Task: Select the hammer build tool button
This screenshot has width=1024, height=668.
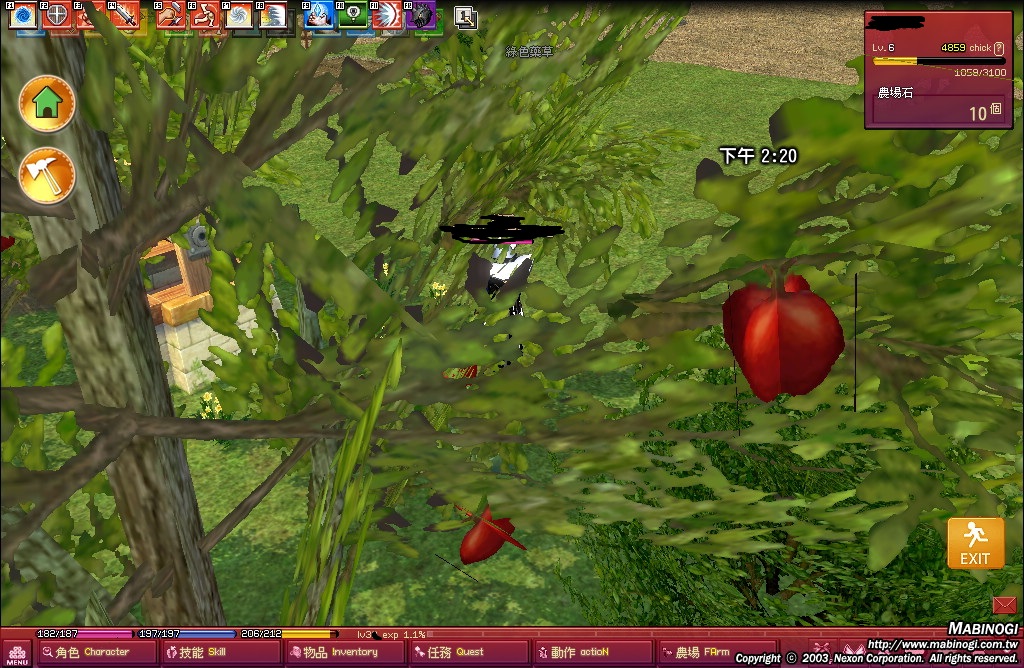Action: 47,176
